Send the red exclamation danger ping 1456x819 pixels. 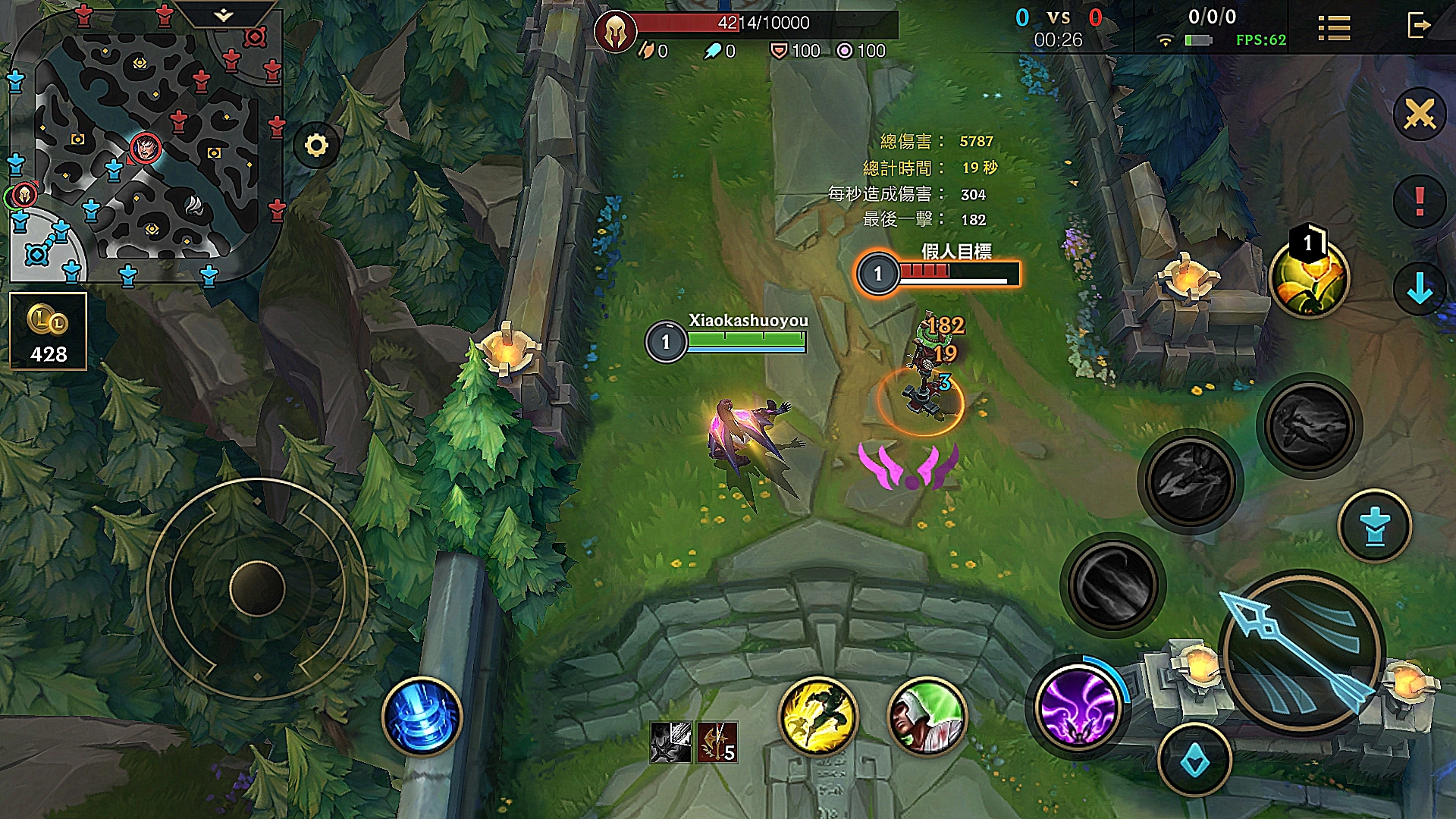[1419, 202]
